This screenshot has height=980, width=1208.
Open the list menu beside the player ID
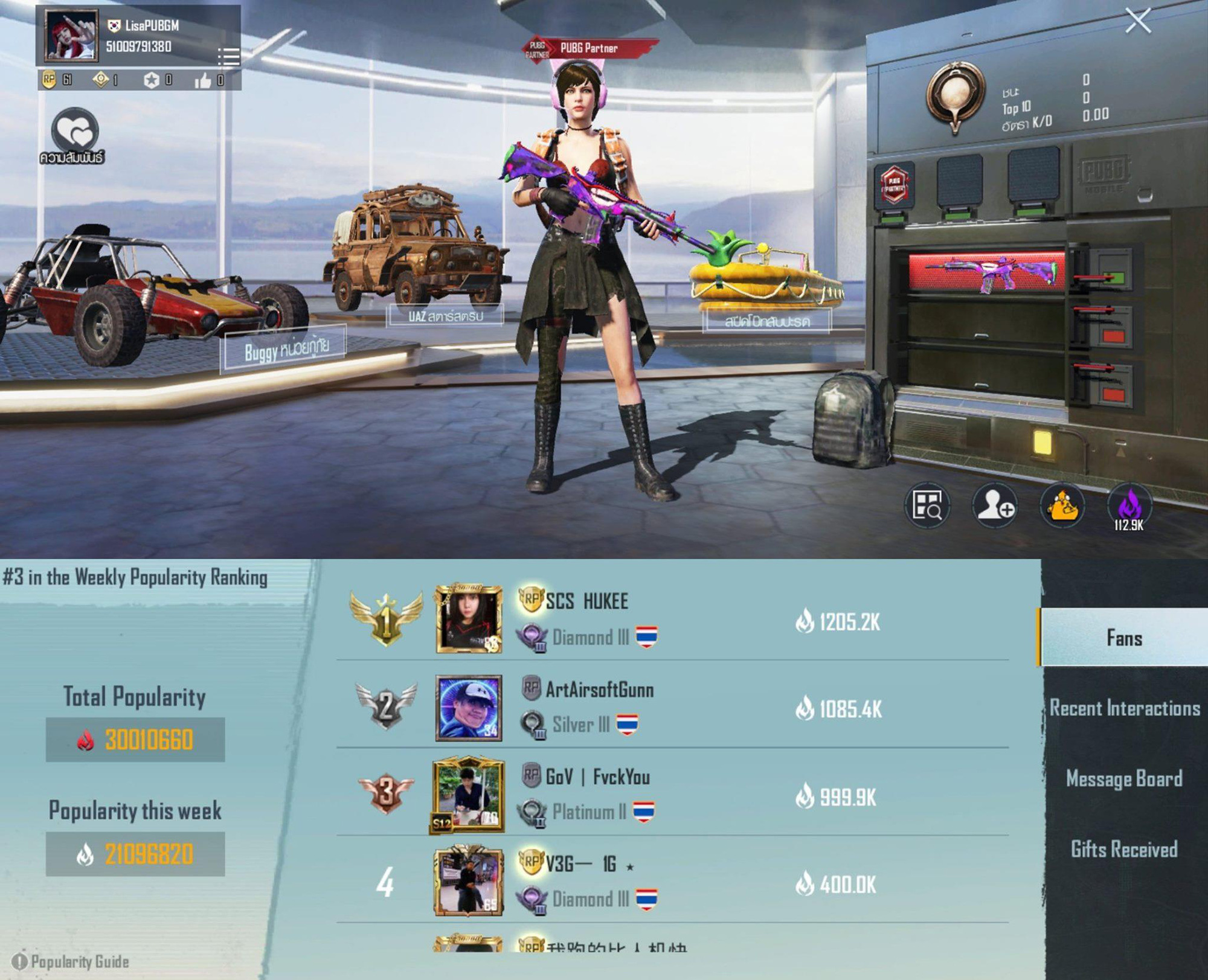point(228,56)
